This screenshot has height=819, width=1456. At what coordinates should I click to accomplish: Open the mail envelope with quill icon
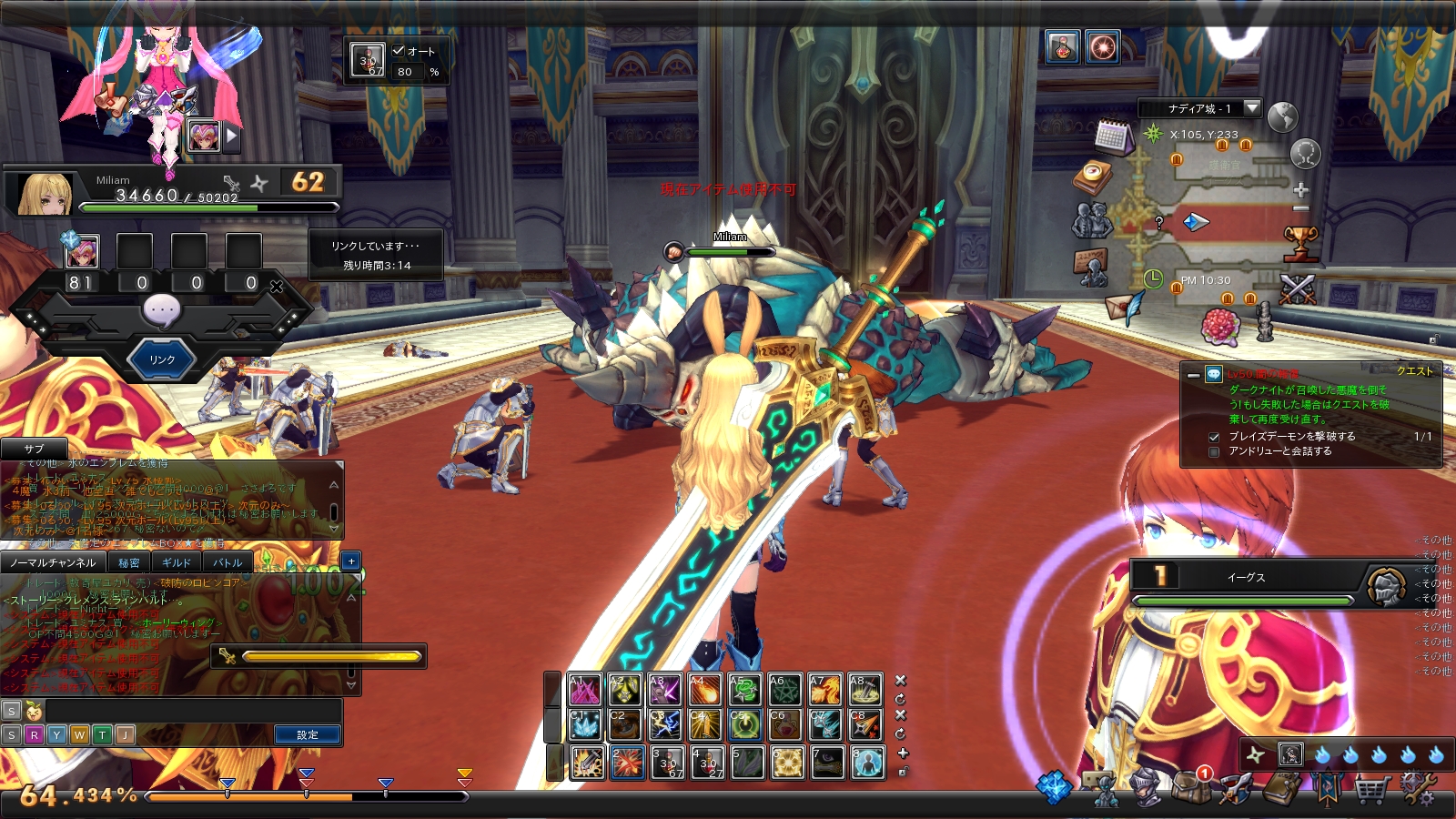(1125, 307)
